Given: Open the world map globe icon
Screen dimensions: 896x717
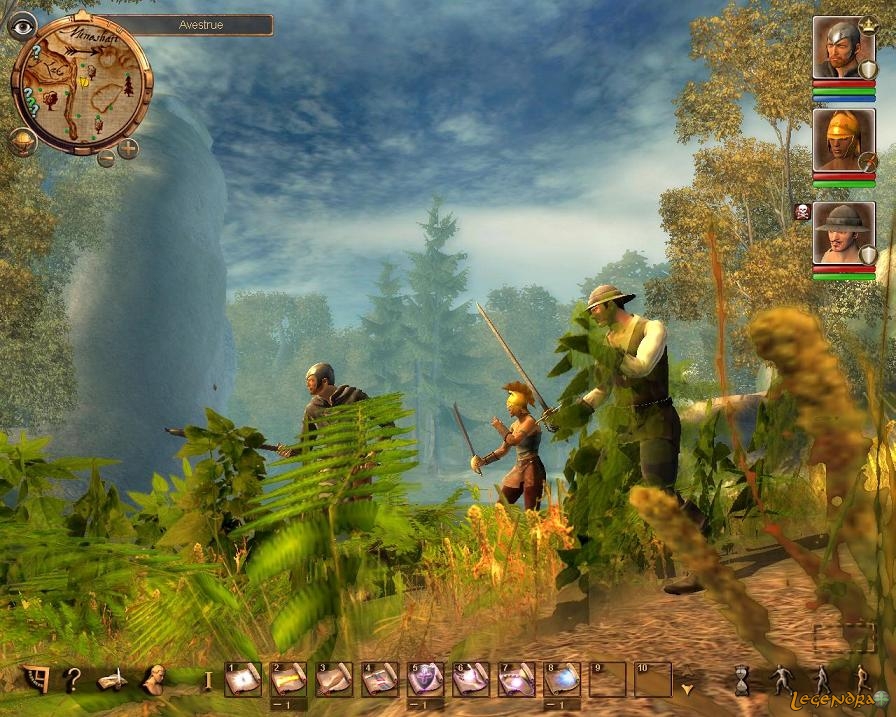Looking at the screenshot, I should 22,142.
